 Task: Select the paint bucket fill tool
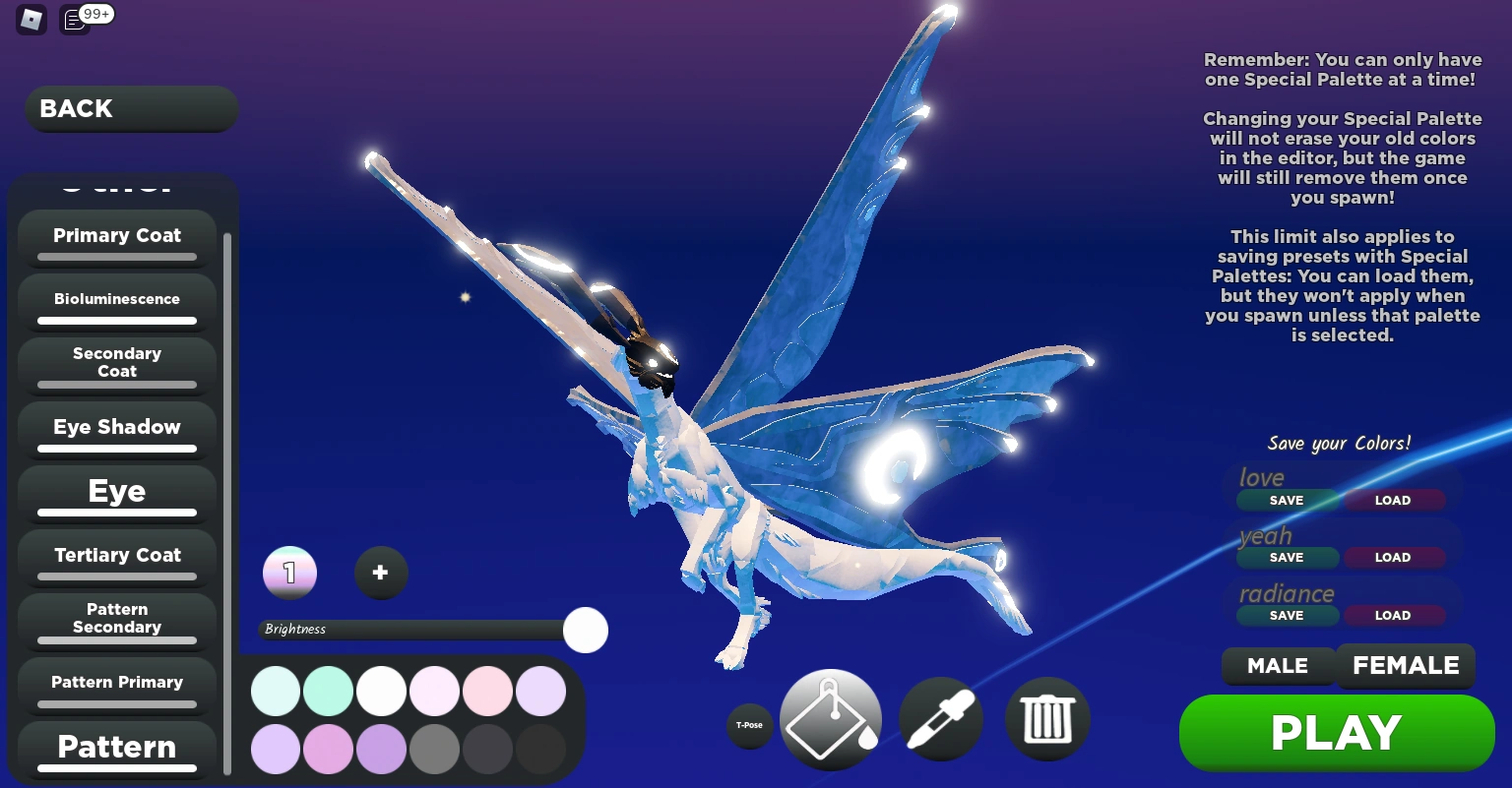coord(830,719)
